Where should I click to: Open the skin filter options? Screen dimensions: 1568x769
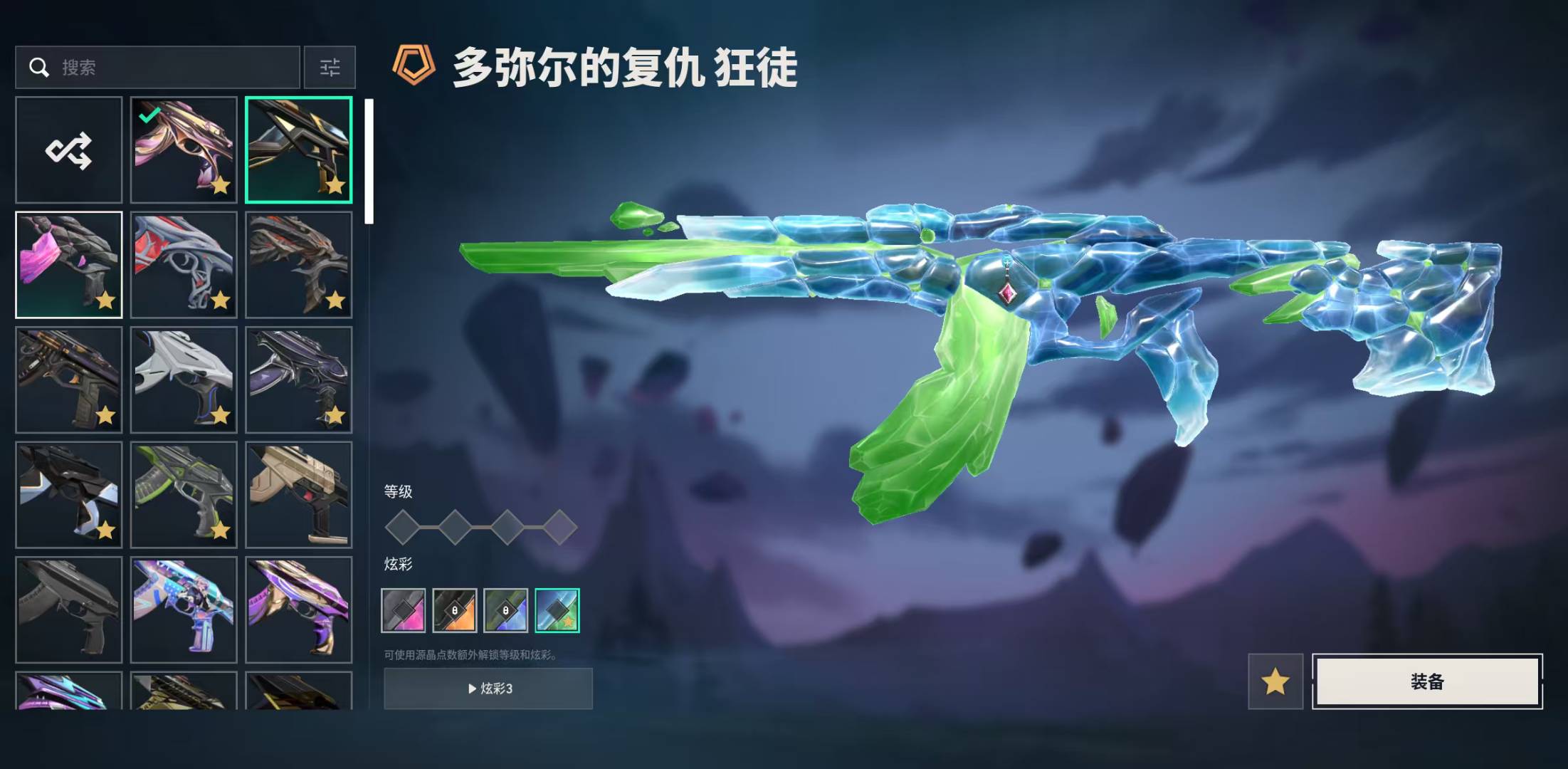tap(330, 68)
